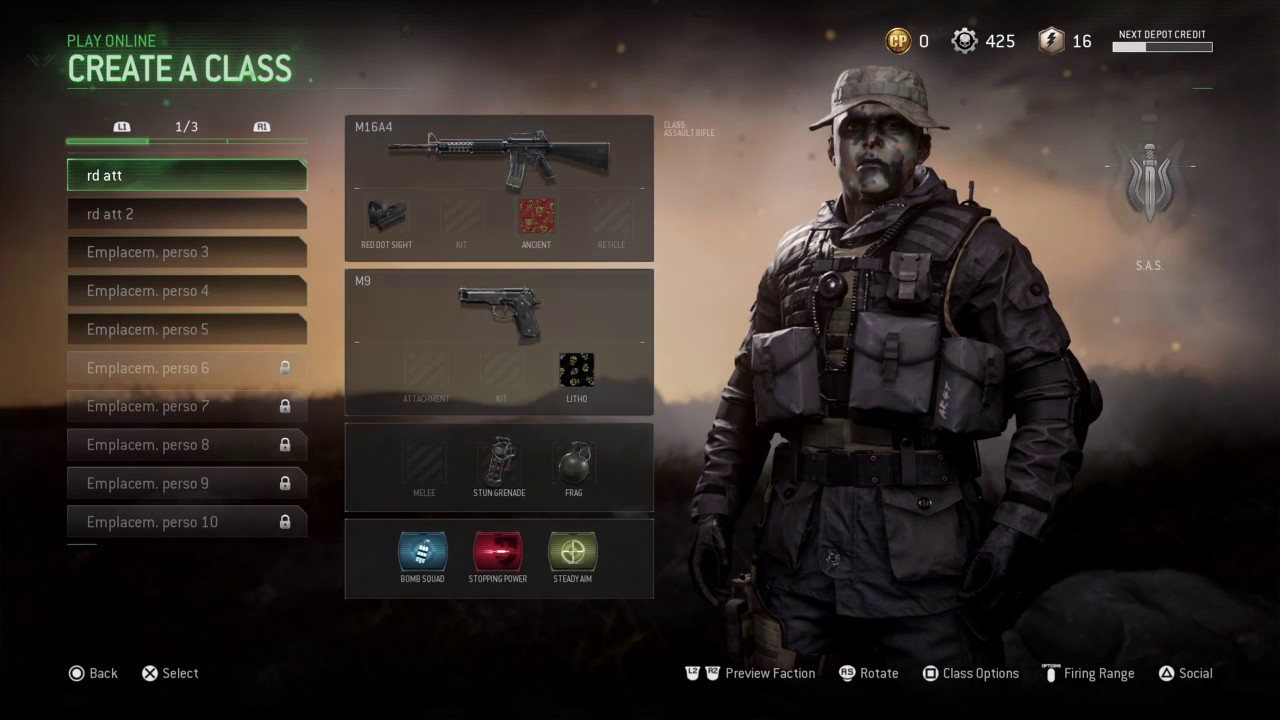Screen dimensions: 1280x720
Task: Select the 'rd att' custom class
Action: point(187,175)
